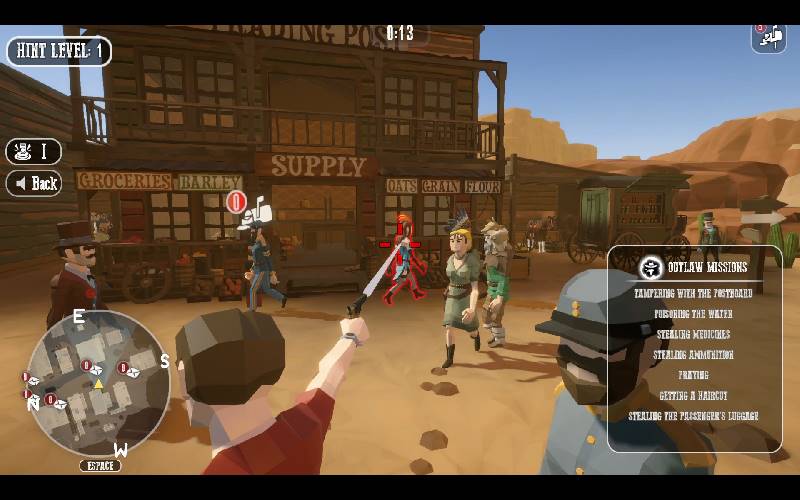
Task: Select the Getting a Haircut mission
Action: click(693, 396)
